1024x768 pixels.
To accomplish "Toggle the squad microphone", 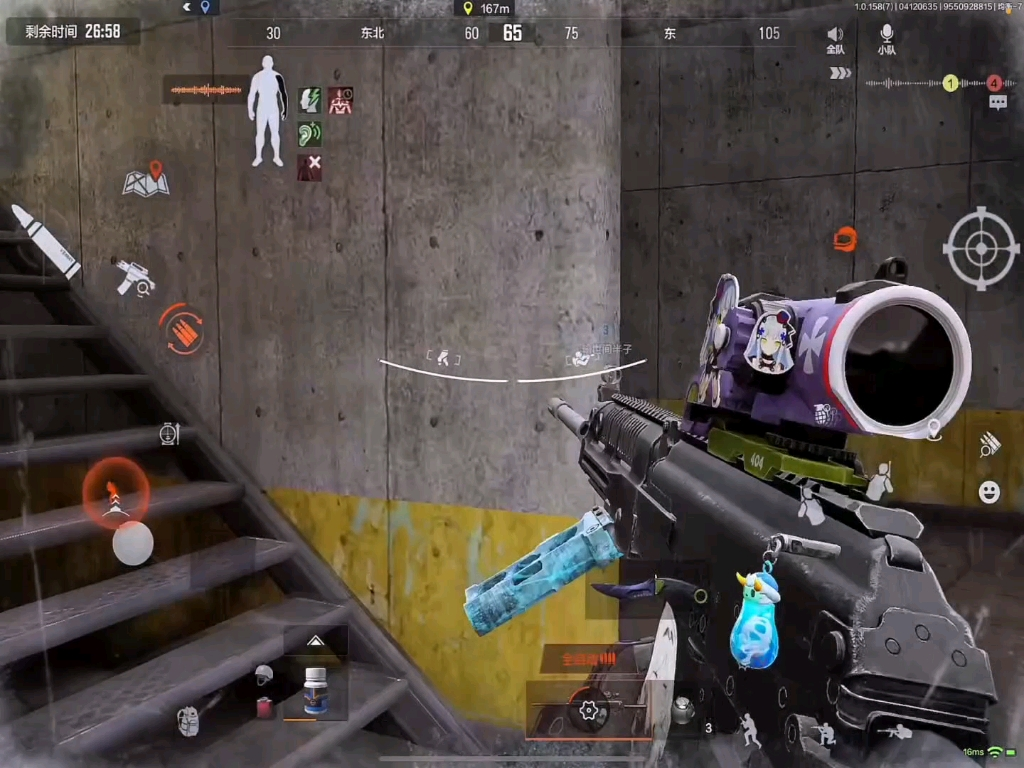I will pos(886,41).
